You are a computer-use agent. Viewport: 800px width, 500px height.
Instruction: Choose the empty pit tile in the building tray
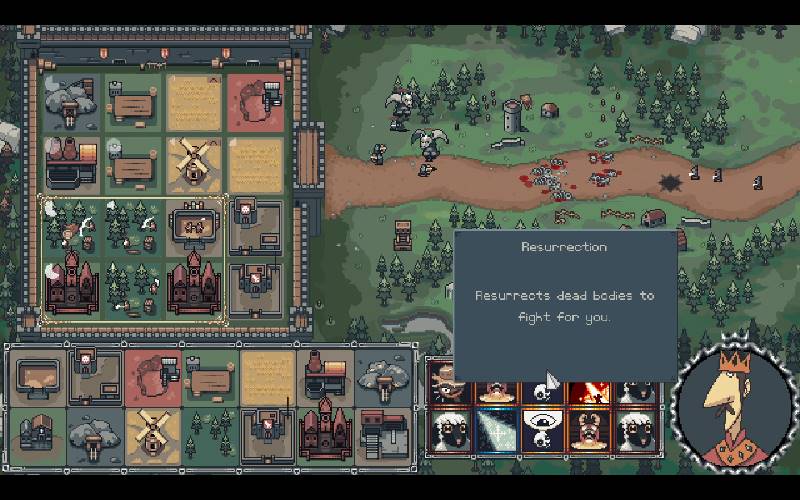click(38, 376)
